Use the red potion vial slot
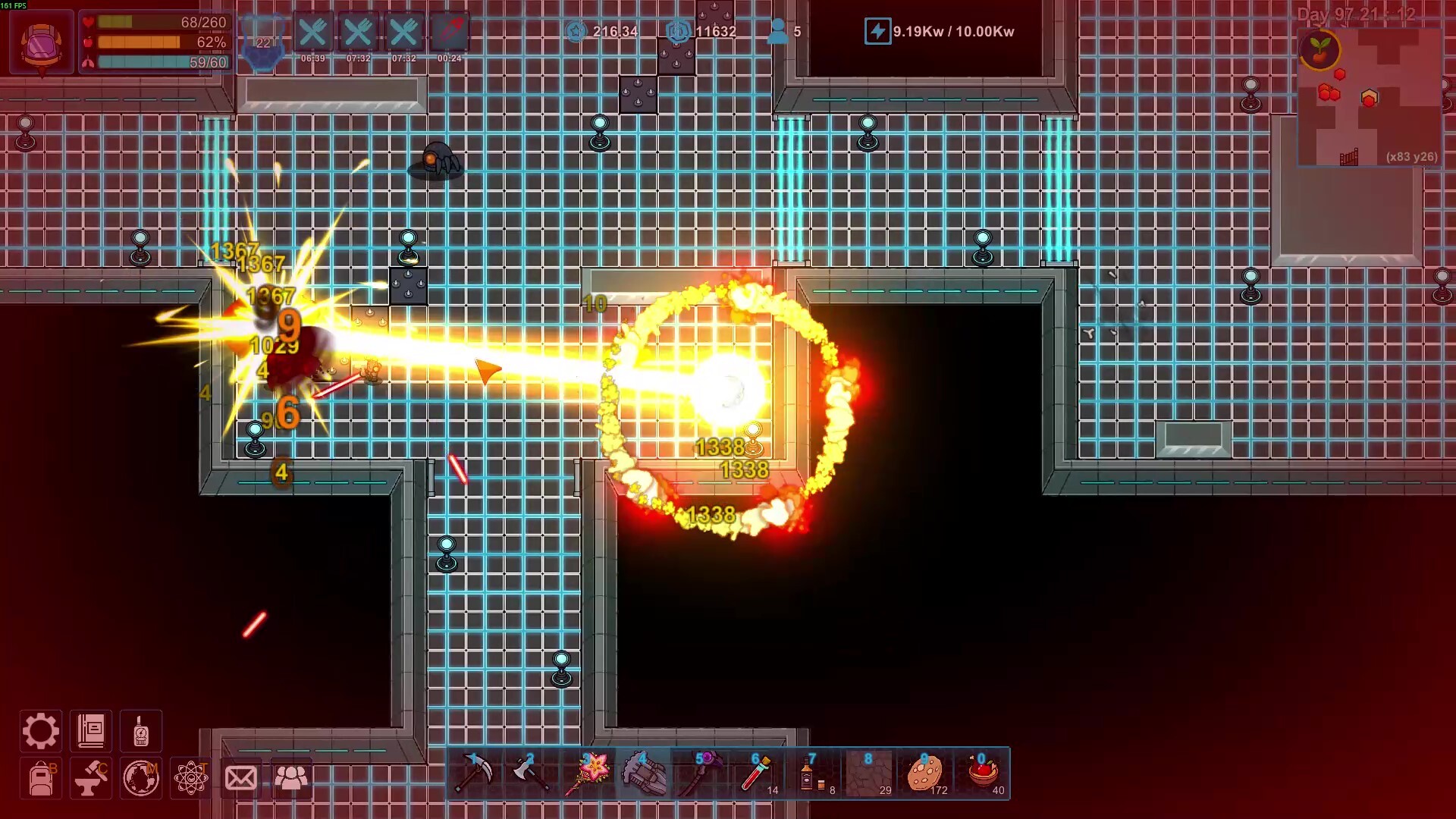 point(756,773)
